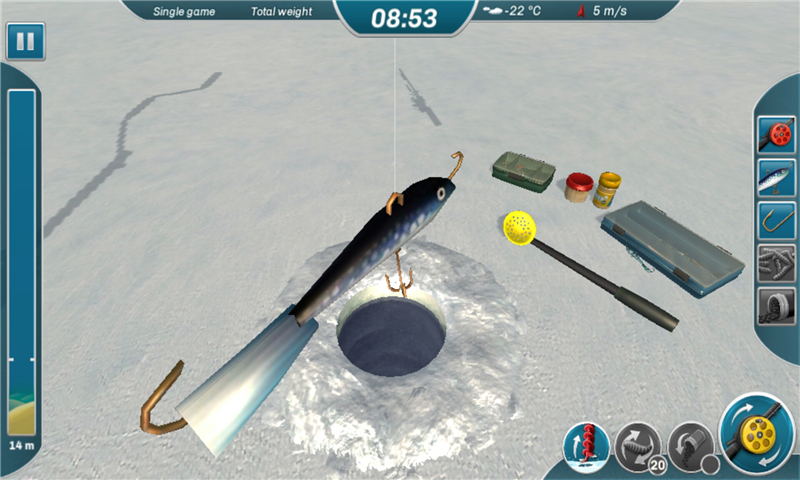This screenshot has width=800, height=480.
Task: Select the fishing rod reel slot
Action: click(x=776, y=133)
